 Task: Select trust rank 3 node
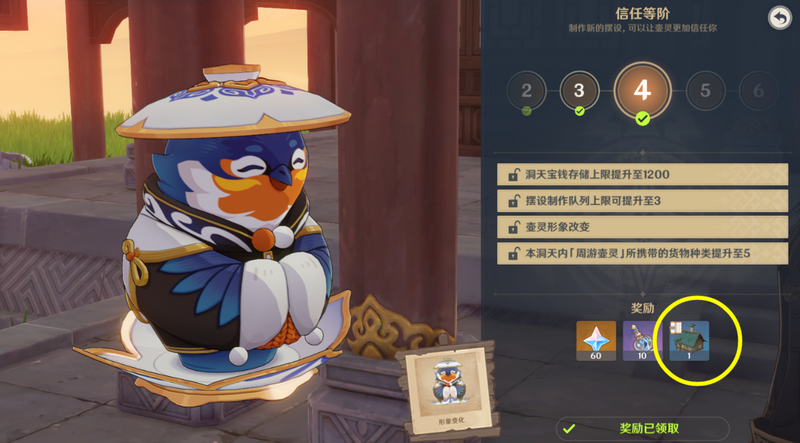(578, 92)
